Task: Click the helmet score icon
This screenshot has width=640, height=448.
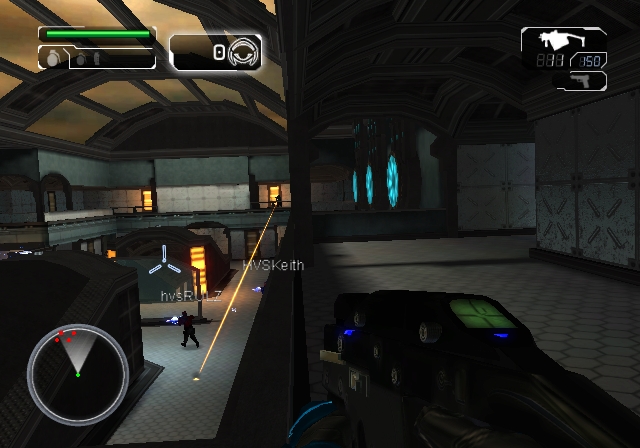Action: pyautogui.click(x=241, y=52)
